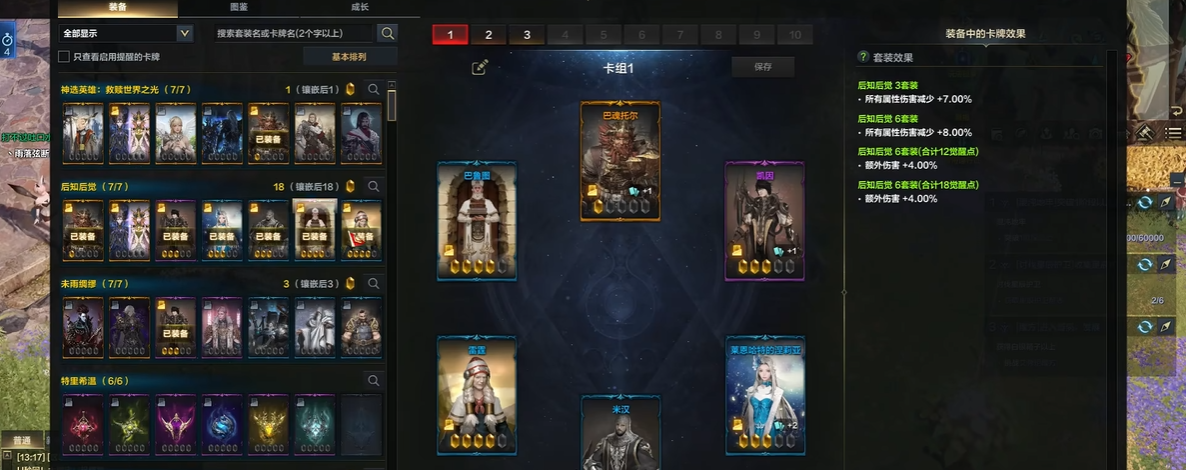Image resolution: width=1186 pixels, height=470 pixels.
Task: Switch to the 装备 tab
Action: (118, 7)
